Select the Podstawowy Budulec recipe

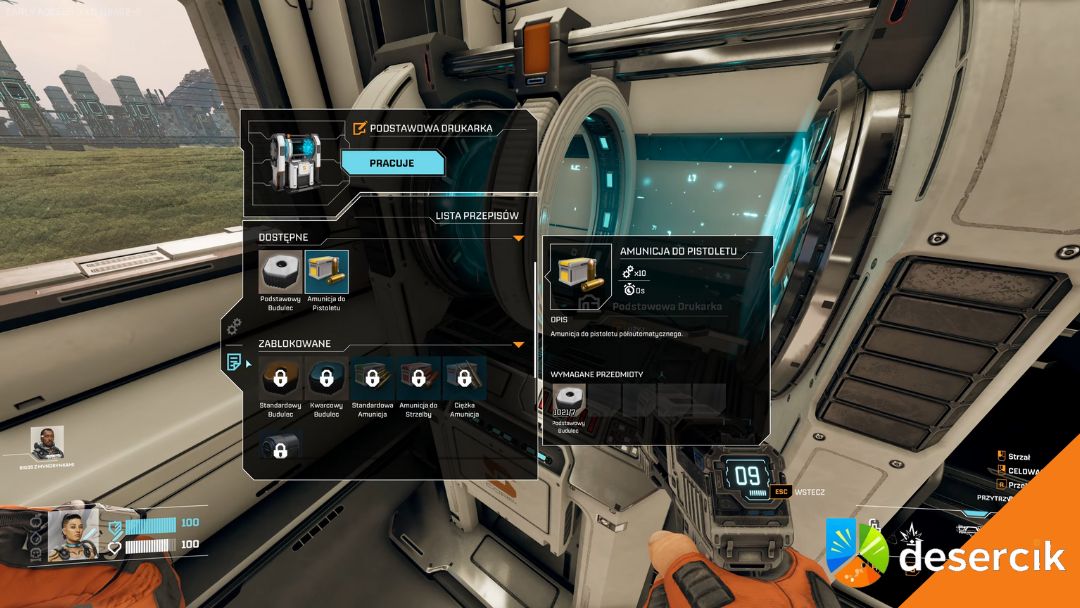(x=280, y=272)
